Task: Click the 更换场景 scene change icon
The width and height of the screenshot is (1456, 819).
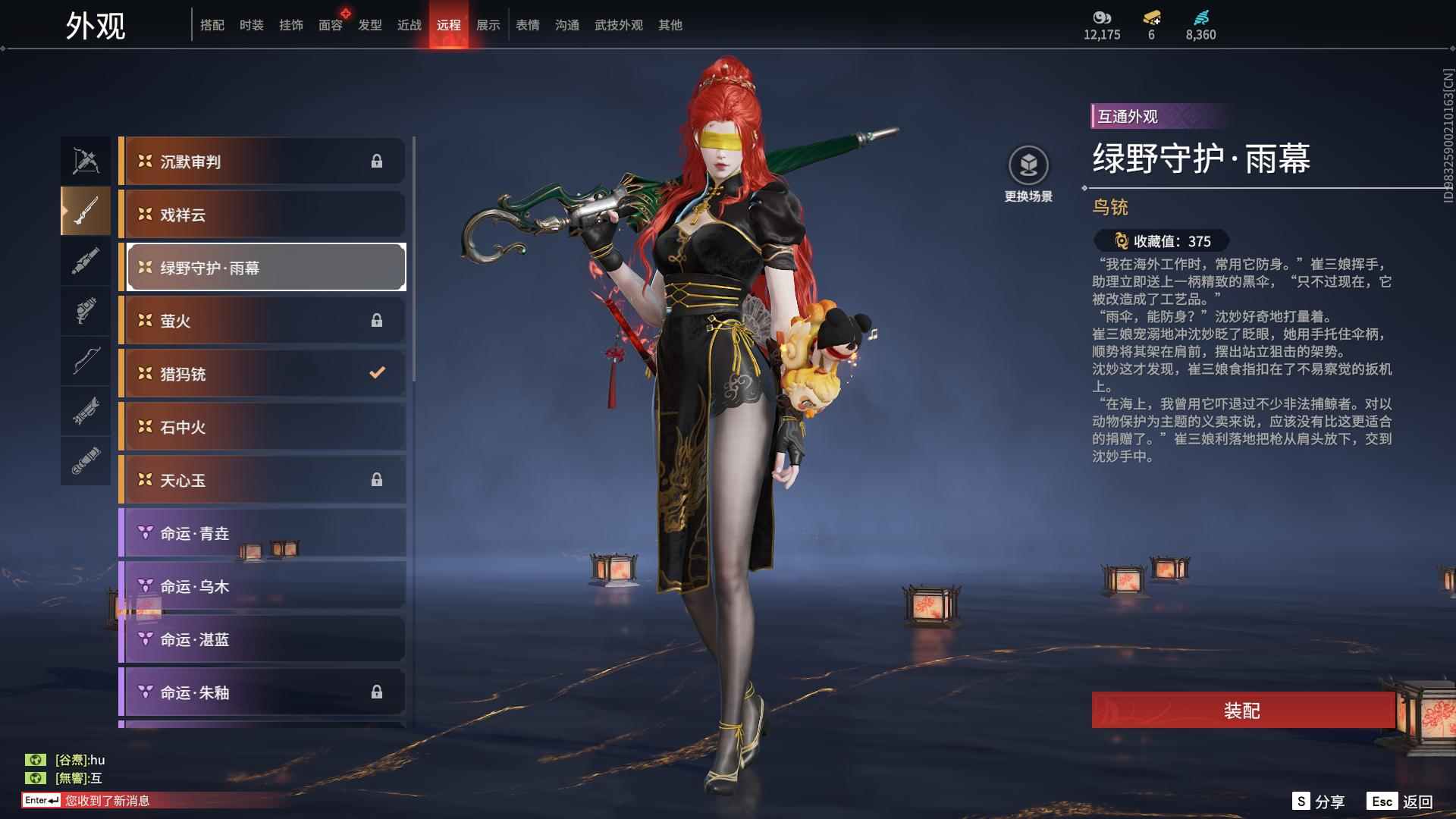Action: tap(1028, 163)
